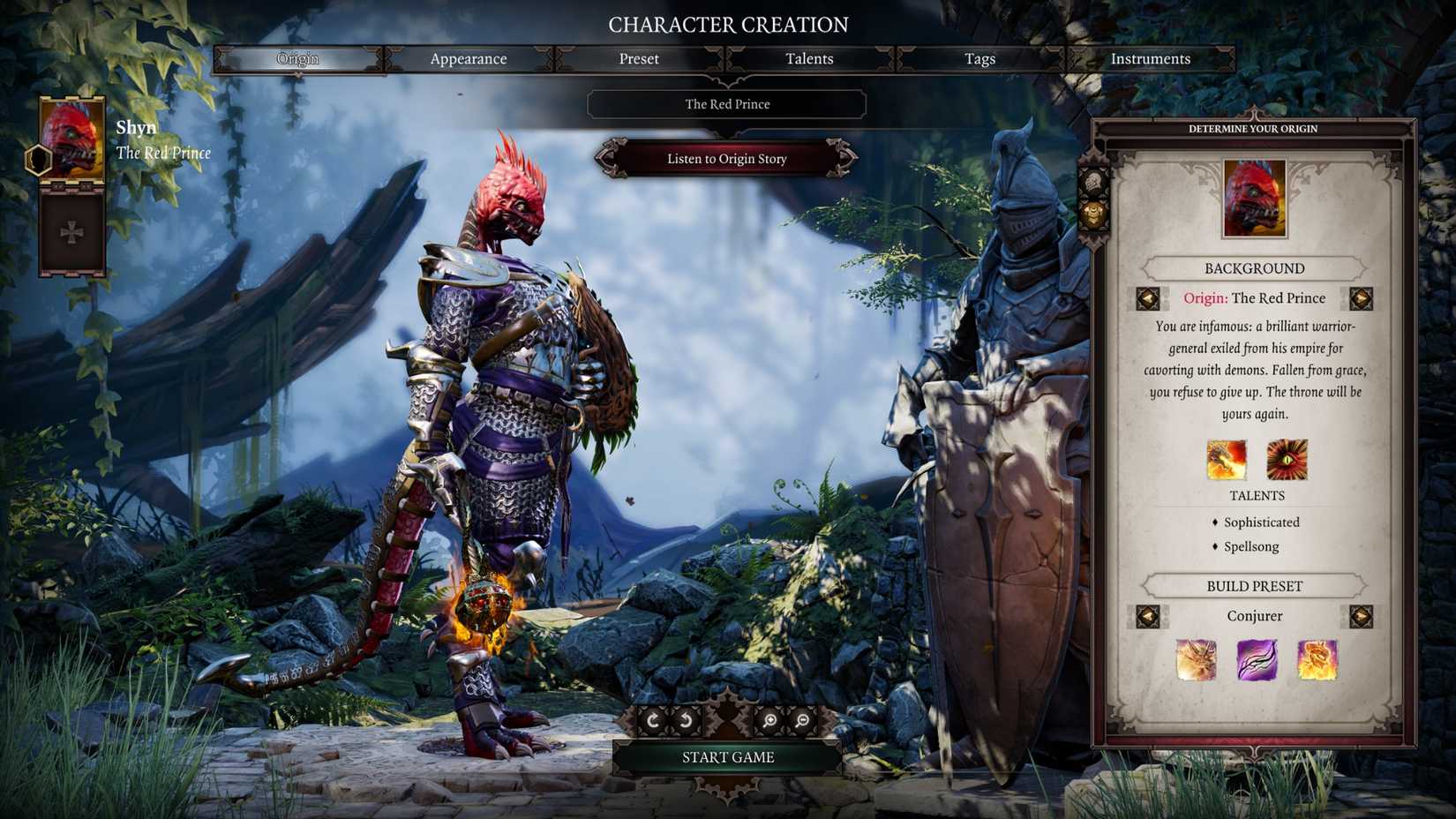Image resolution: width=1456 pixels, height=819 pixels.
Task: Select the fiery skill icon under Conjurer
Action: point(1316,661)
